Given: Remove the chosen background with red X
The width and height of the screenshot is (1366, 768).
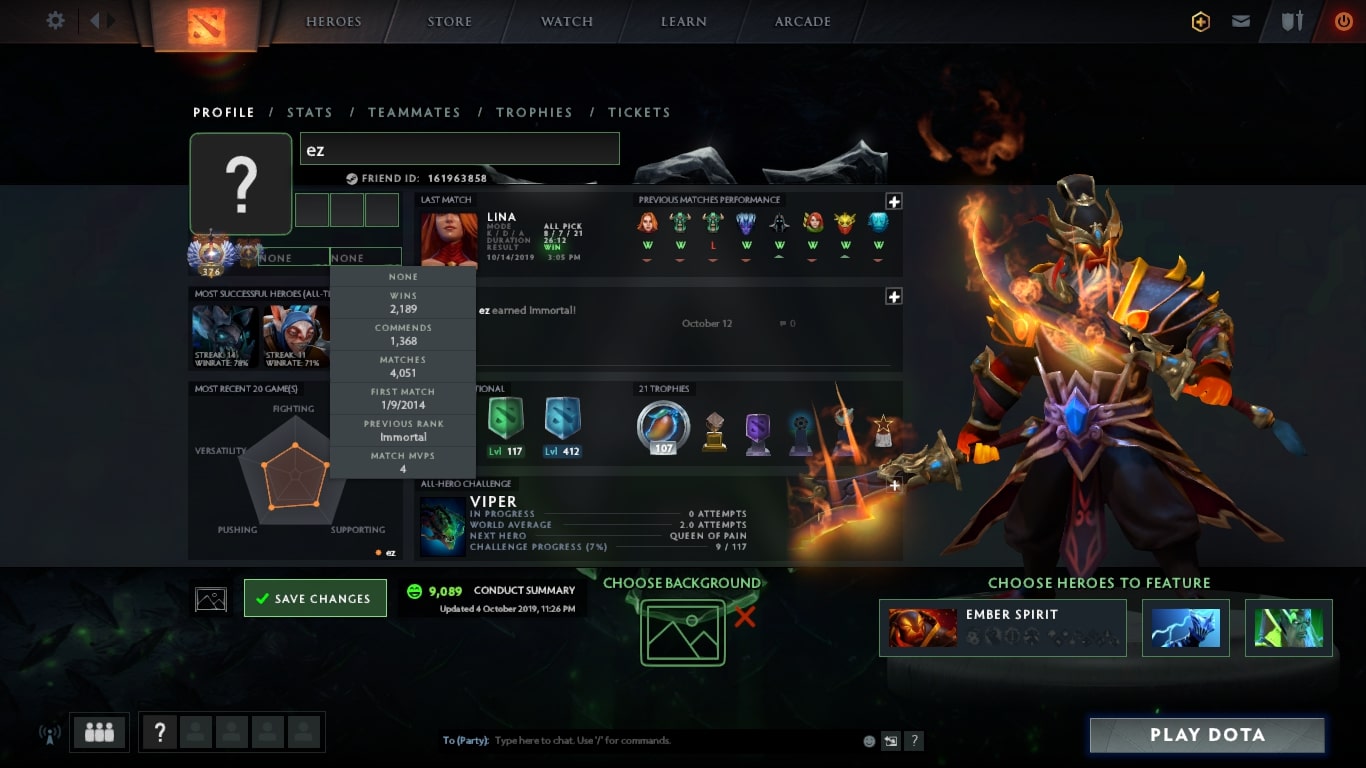Looking at the screenshot, I should 745,617.
